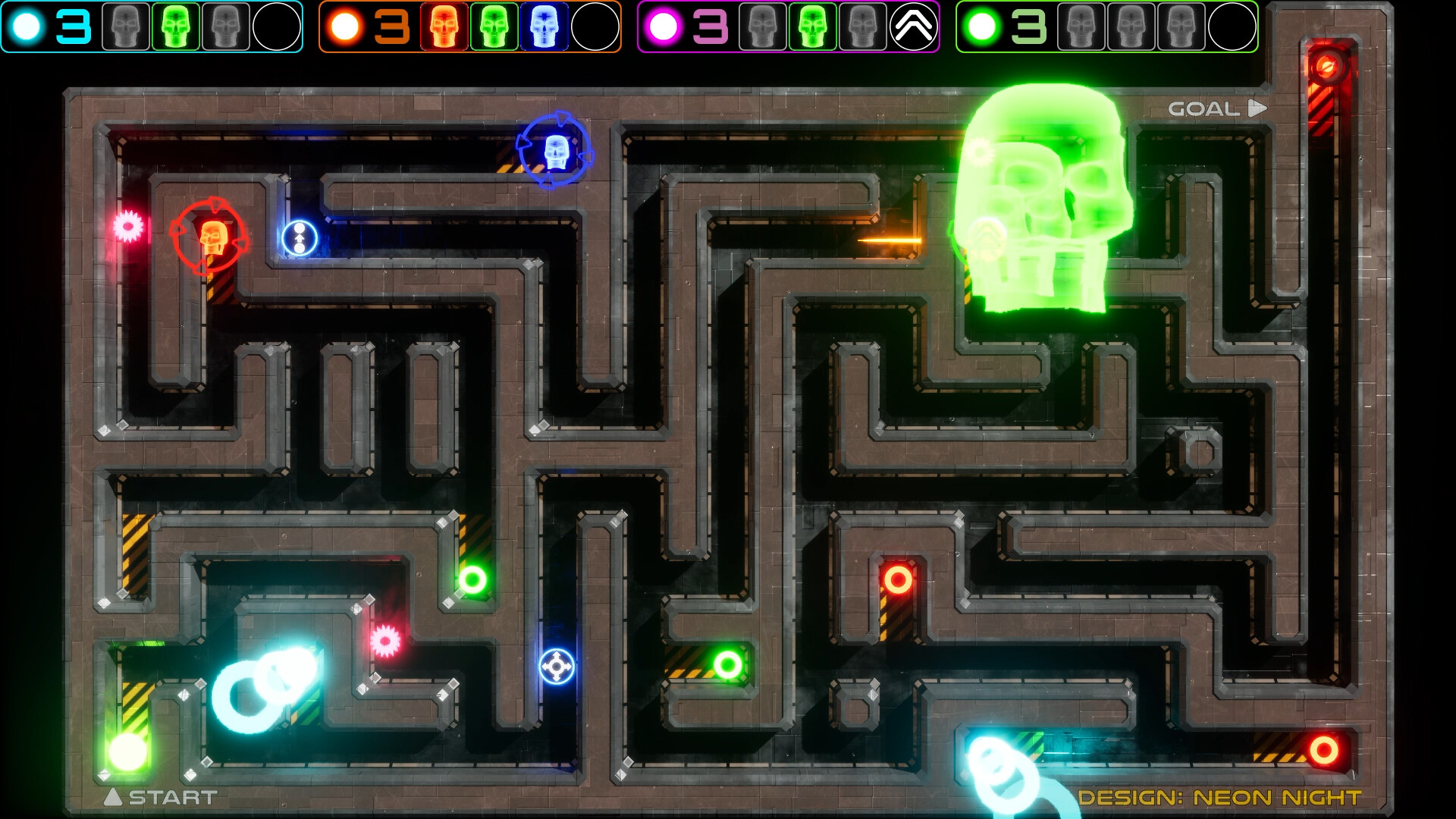This screenshot has width=1456, height=819.
Task: Select the red gear trap in the lower maze
Action: [387, 639]
